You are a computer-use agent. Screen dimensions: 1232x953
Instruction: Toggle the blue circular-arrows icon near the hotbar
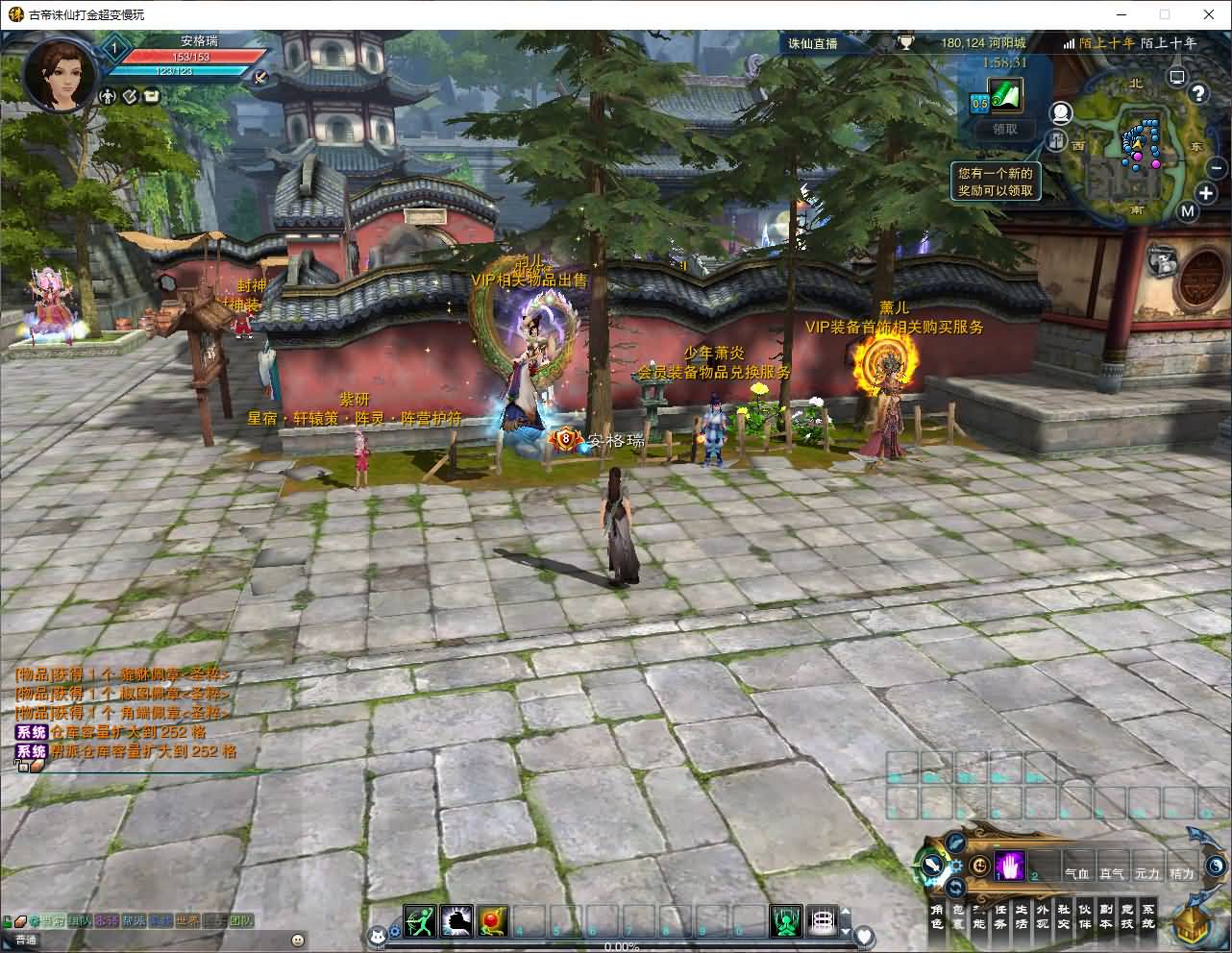955,887
